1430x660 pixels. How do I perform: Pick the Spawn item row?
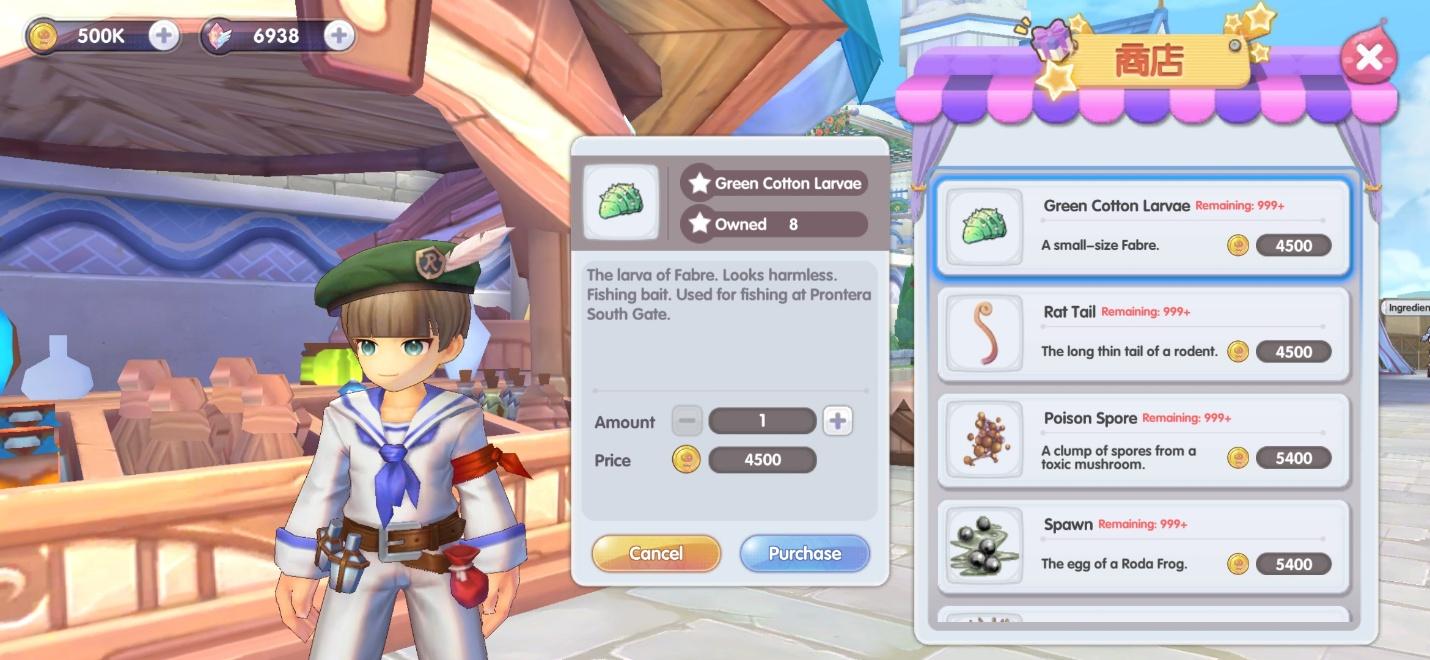pyautogui.click(x=1143, y=546)
